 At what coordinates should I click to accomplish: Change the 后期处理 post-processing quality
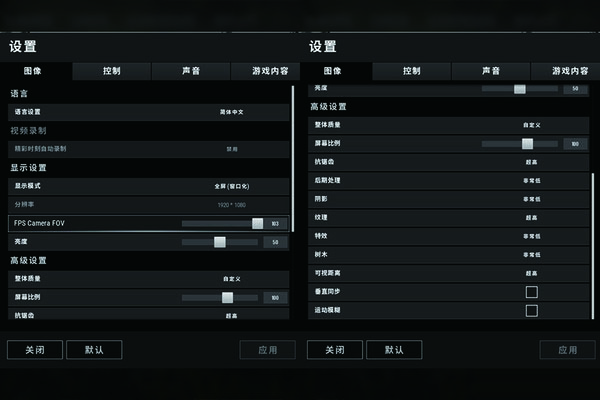pyautogui.click(x=531, y=180)
